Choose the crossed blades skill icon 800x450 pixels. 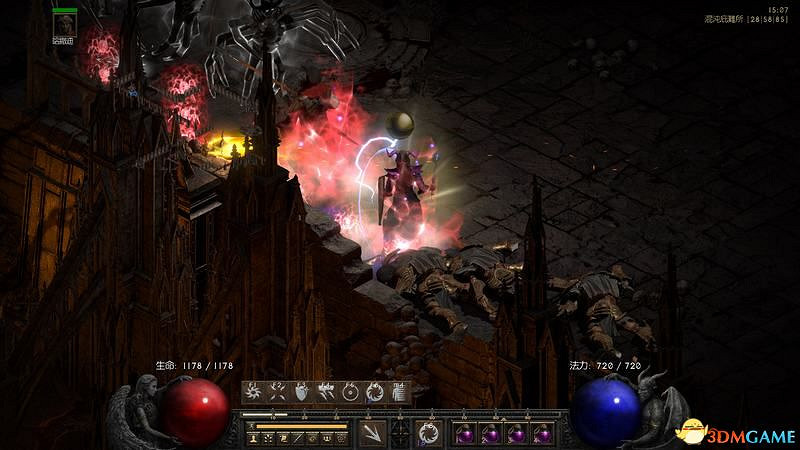pos(277,392)
